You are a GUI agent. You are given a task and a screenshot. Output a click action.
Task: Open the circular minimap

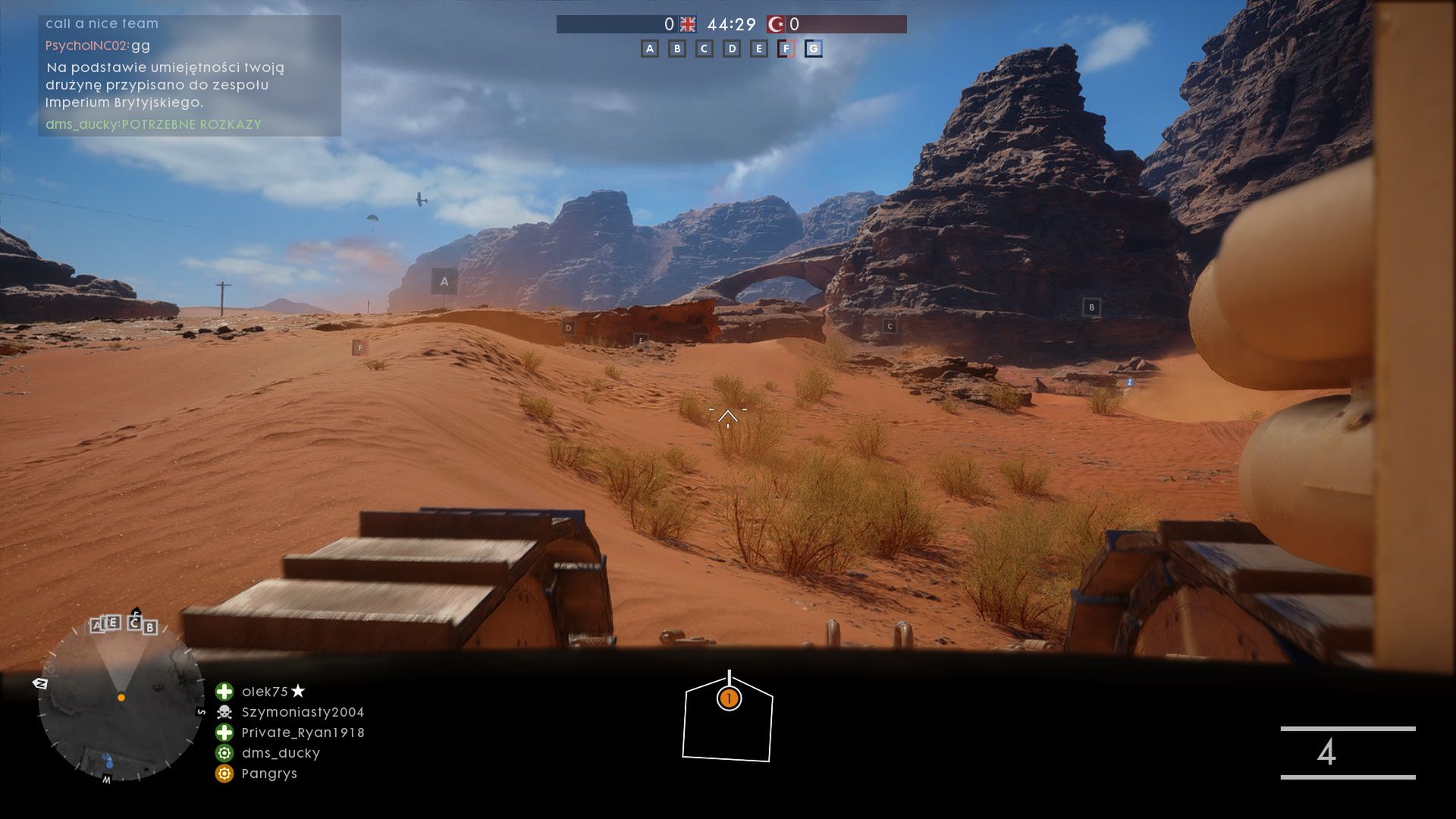121,699
